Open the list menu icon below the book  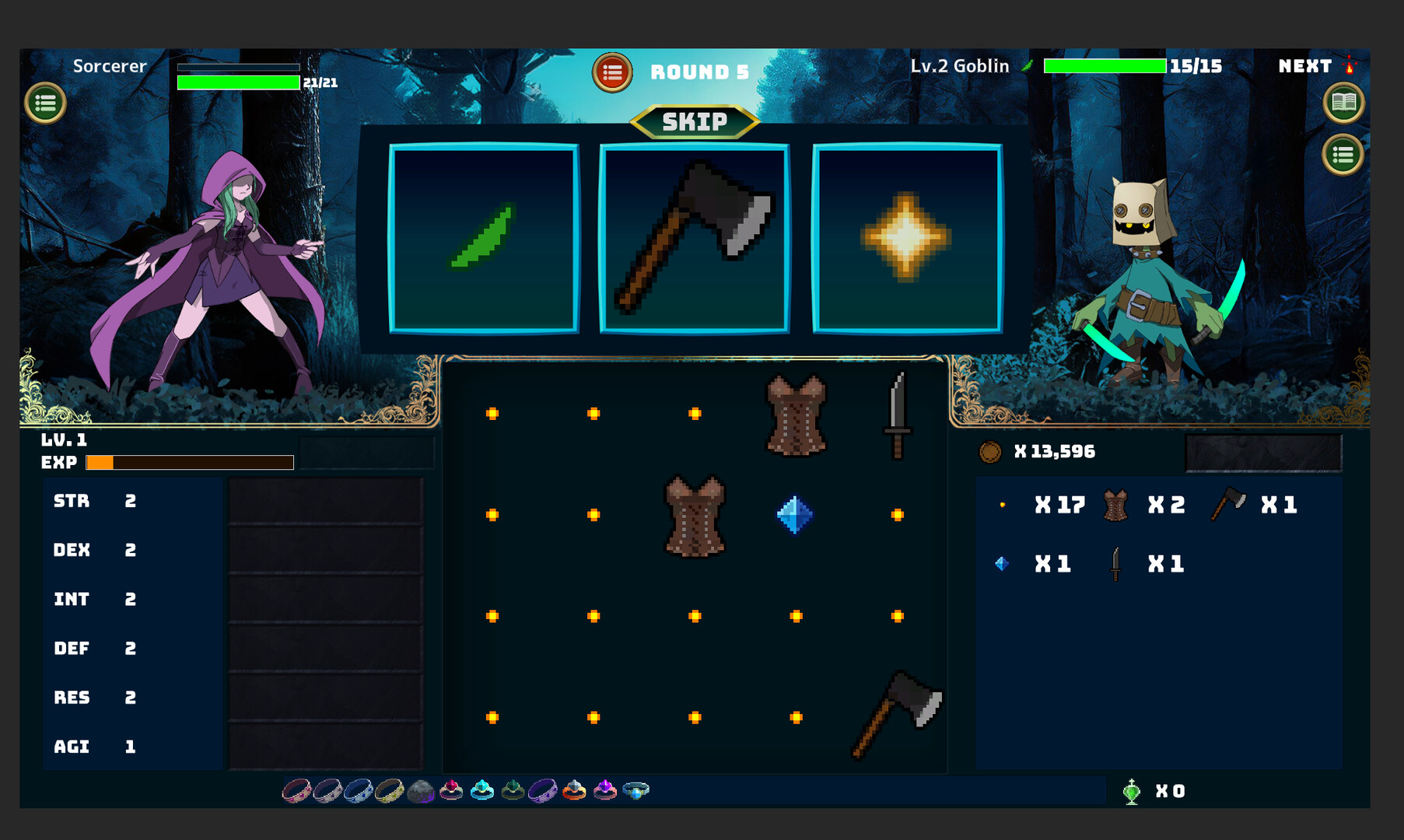pos(1342,153)
